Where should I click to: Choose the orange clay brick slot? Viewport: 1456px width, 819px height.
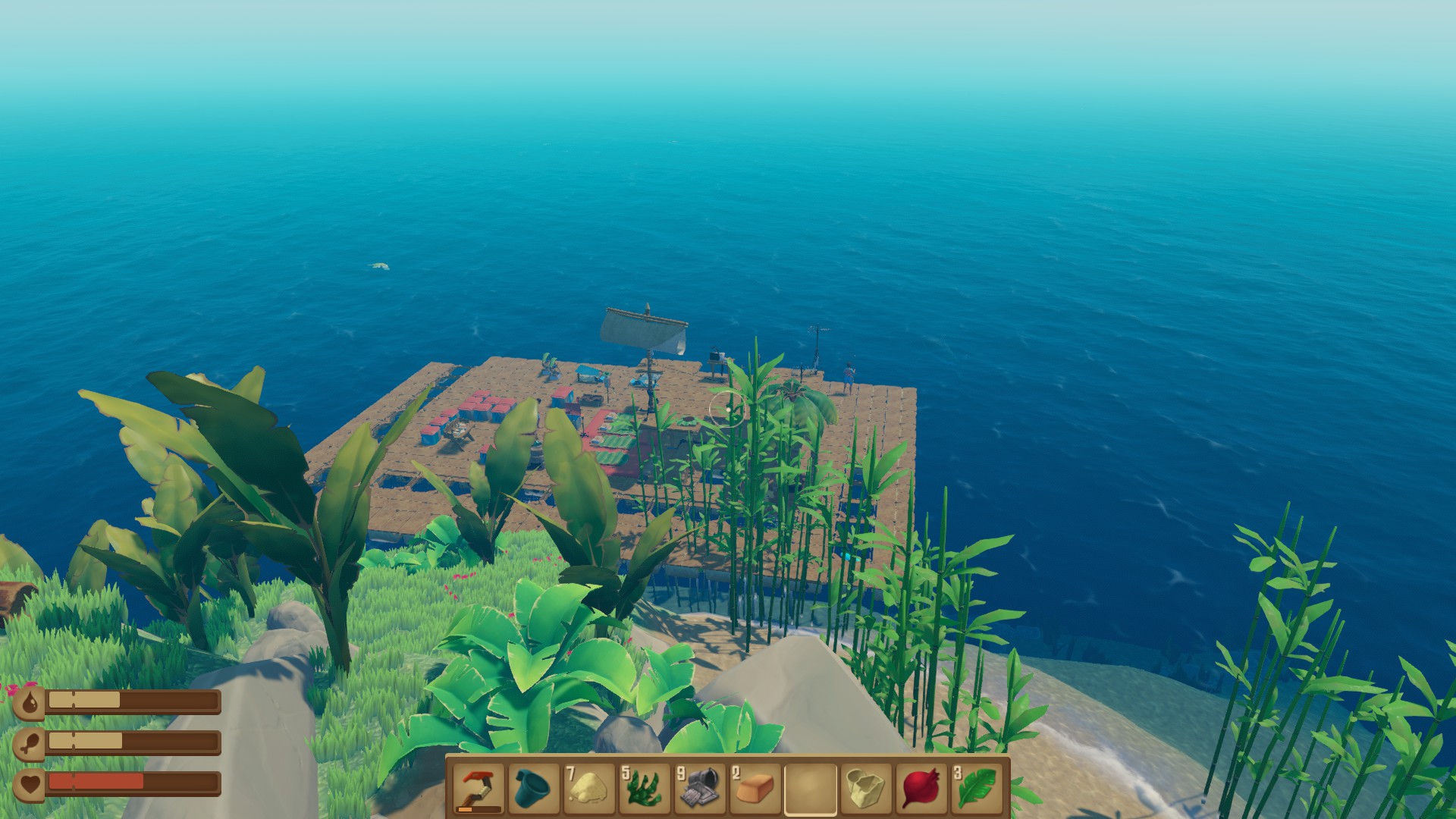(x=755, y=788)
